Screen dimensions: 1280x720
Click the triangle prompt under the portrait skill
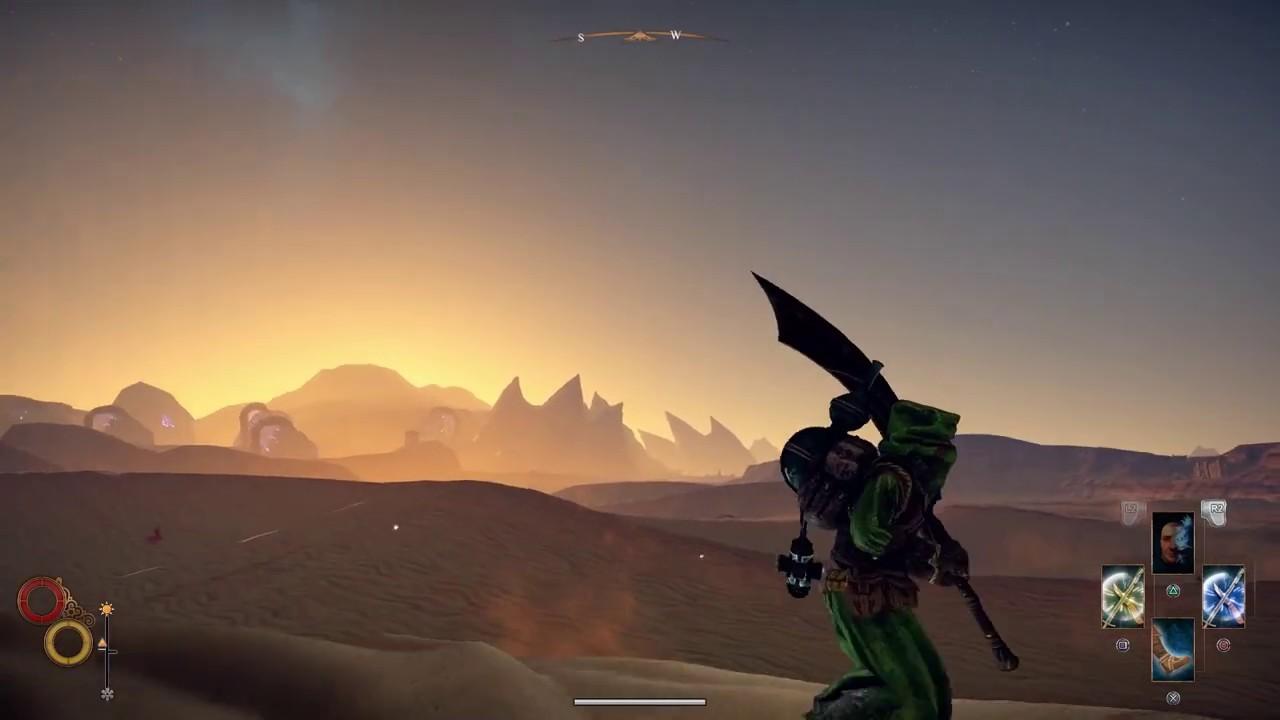click(x=1174, y=590)
